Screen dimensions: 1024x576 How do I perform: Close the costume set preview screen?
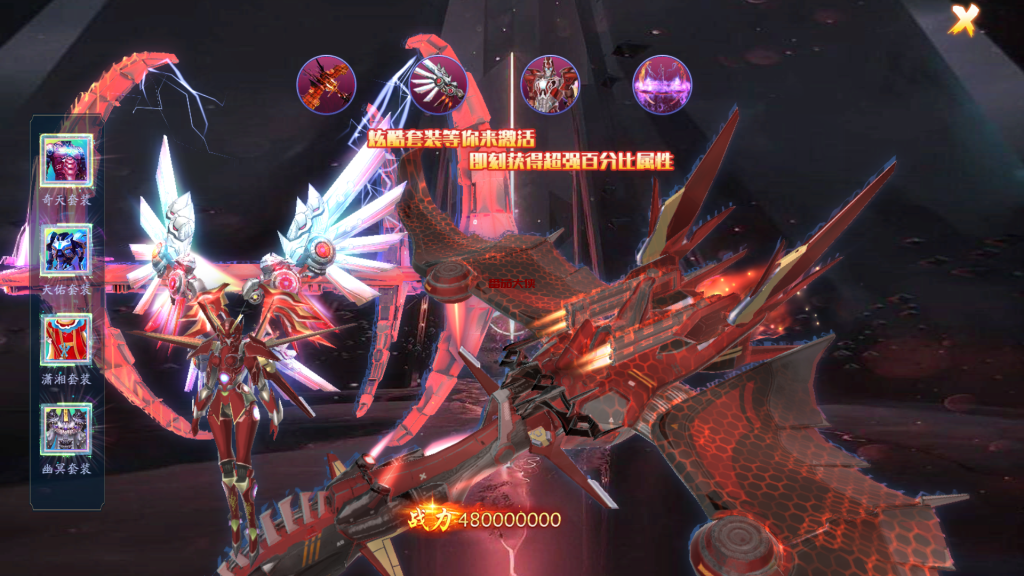point(963,20)
